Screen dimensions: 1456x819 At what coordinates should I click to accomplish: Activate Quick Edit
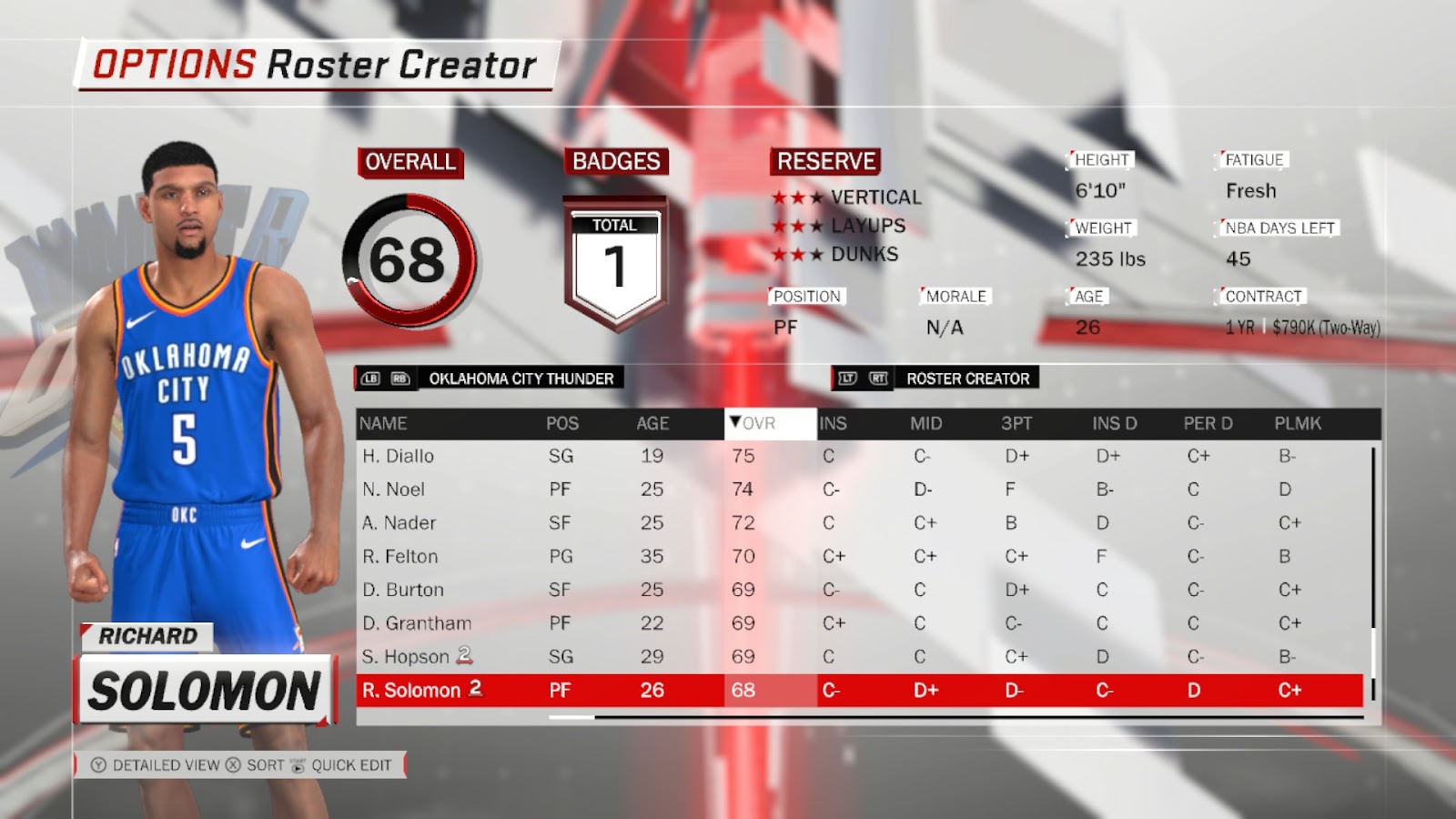pos(350,765)
